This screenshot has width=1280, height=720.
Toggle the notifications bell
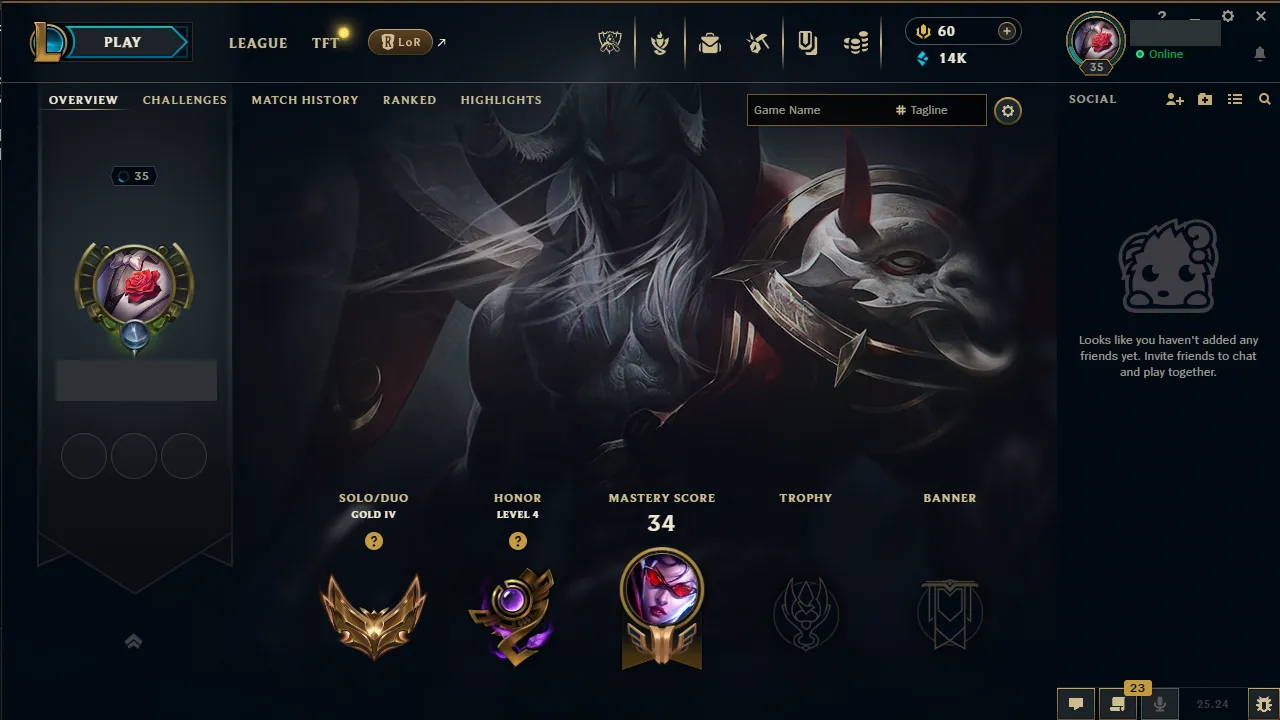click(x=1260, y=54)
